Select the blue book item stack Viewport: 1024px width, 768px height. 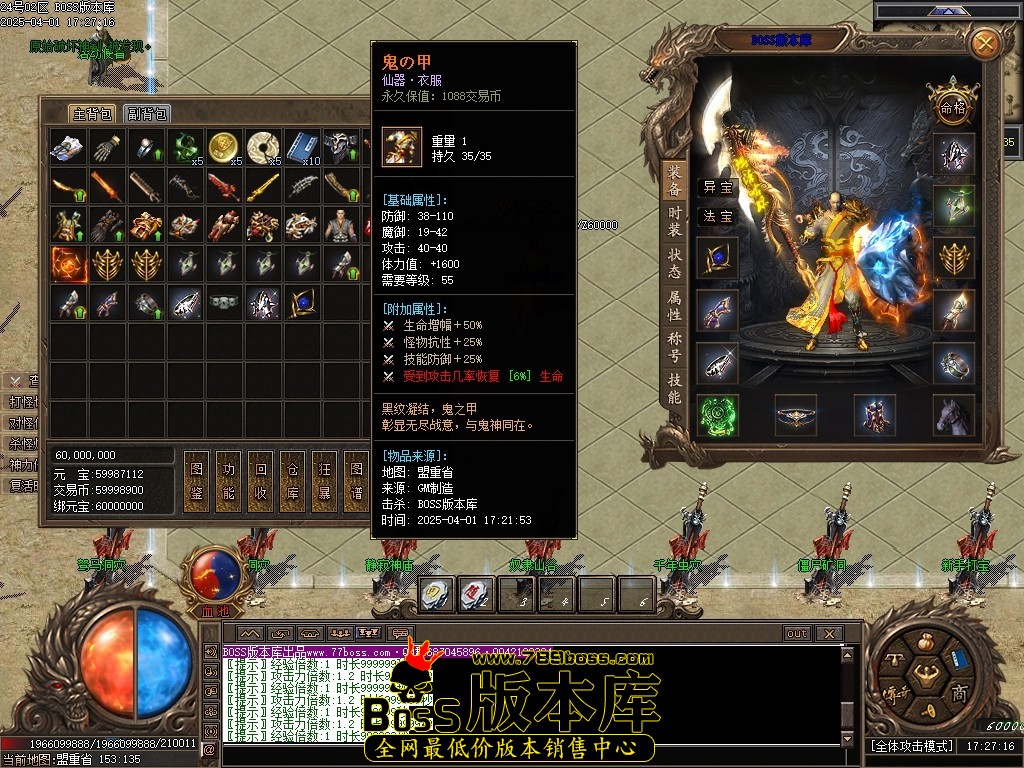click(302, 147)
